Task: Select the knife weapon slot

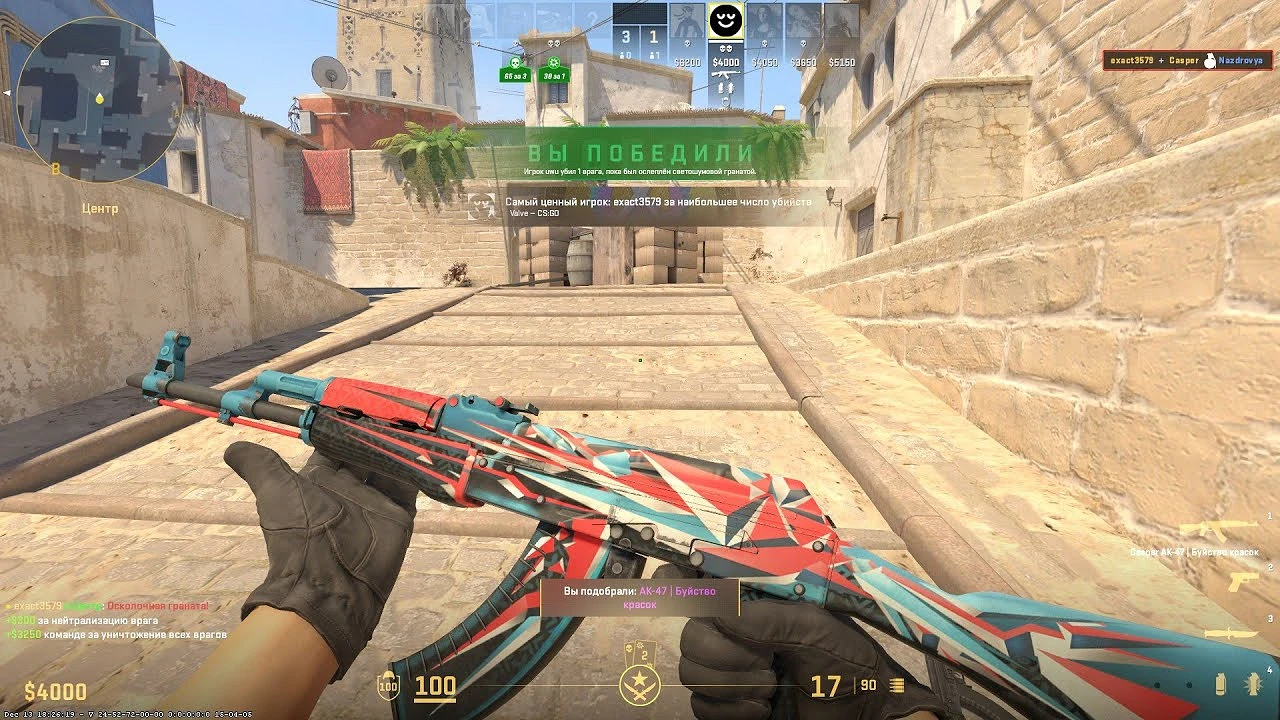Action: click(1231, 633)
